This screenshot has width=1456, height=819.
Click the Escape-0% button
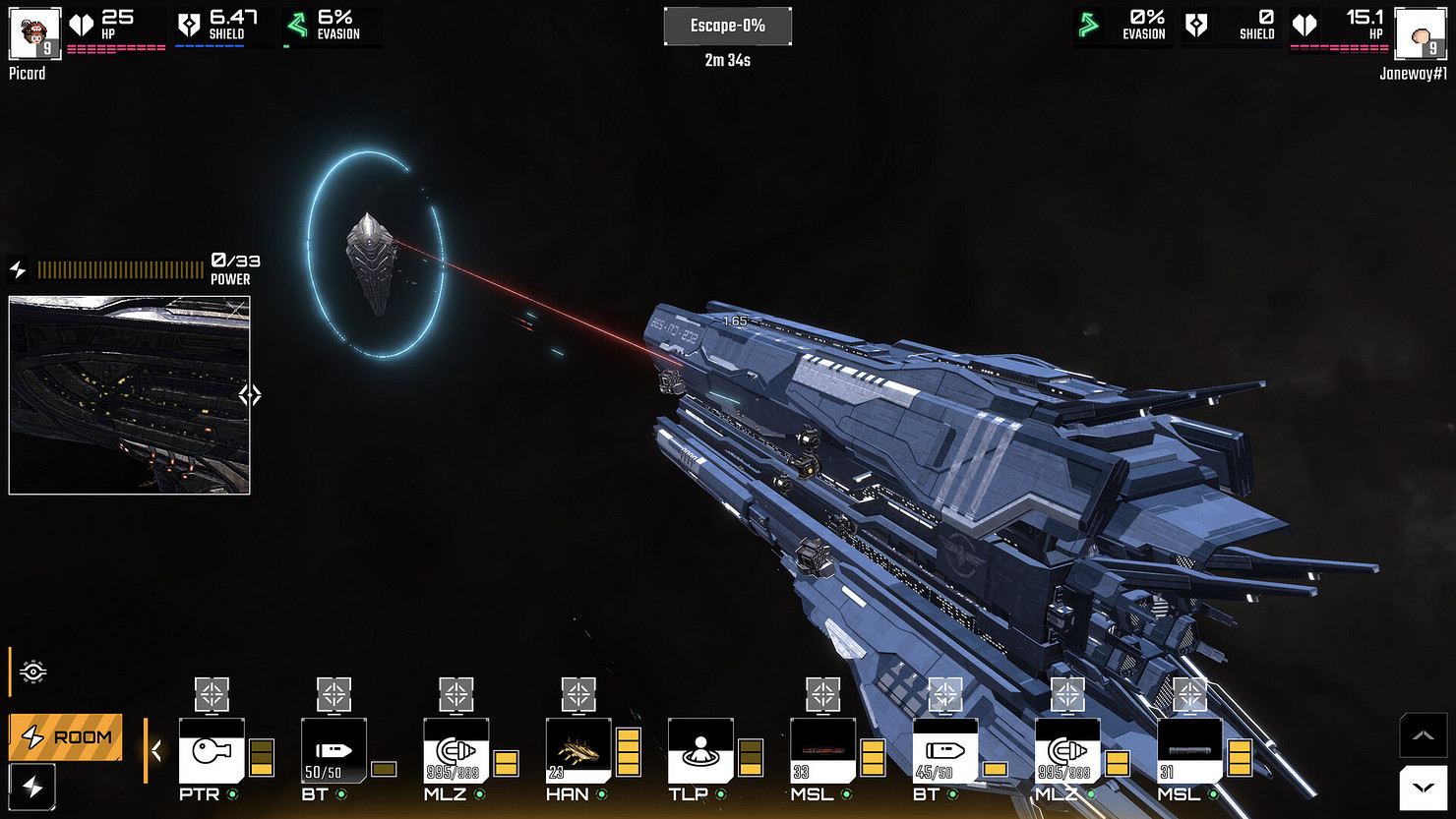[x=727, y=27]
